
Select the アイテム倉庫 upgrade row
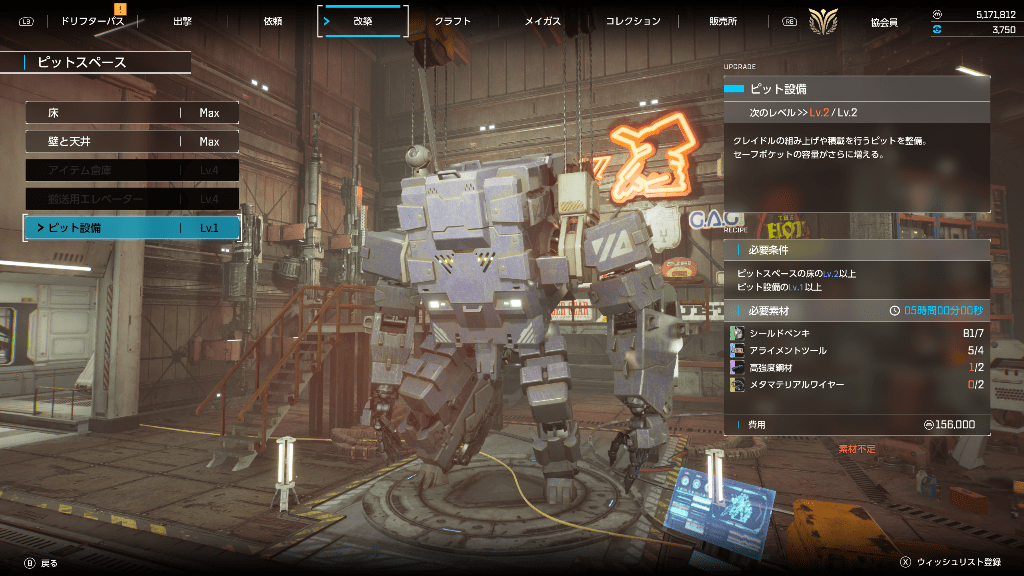point(132,171)
